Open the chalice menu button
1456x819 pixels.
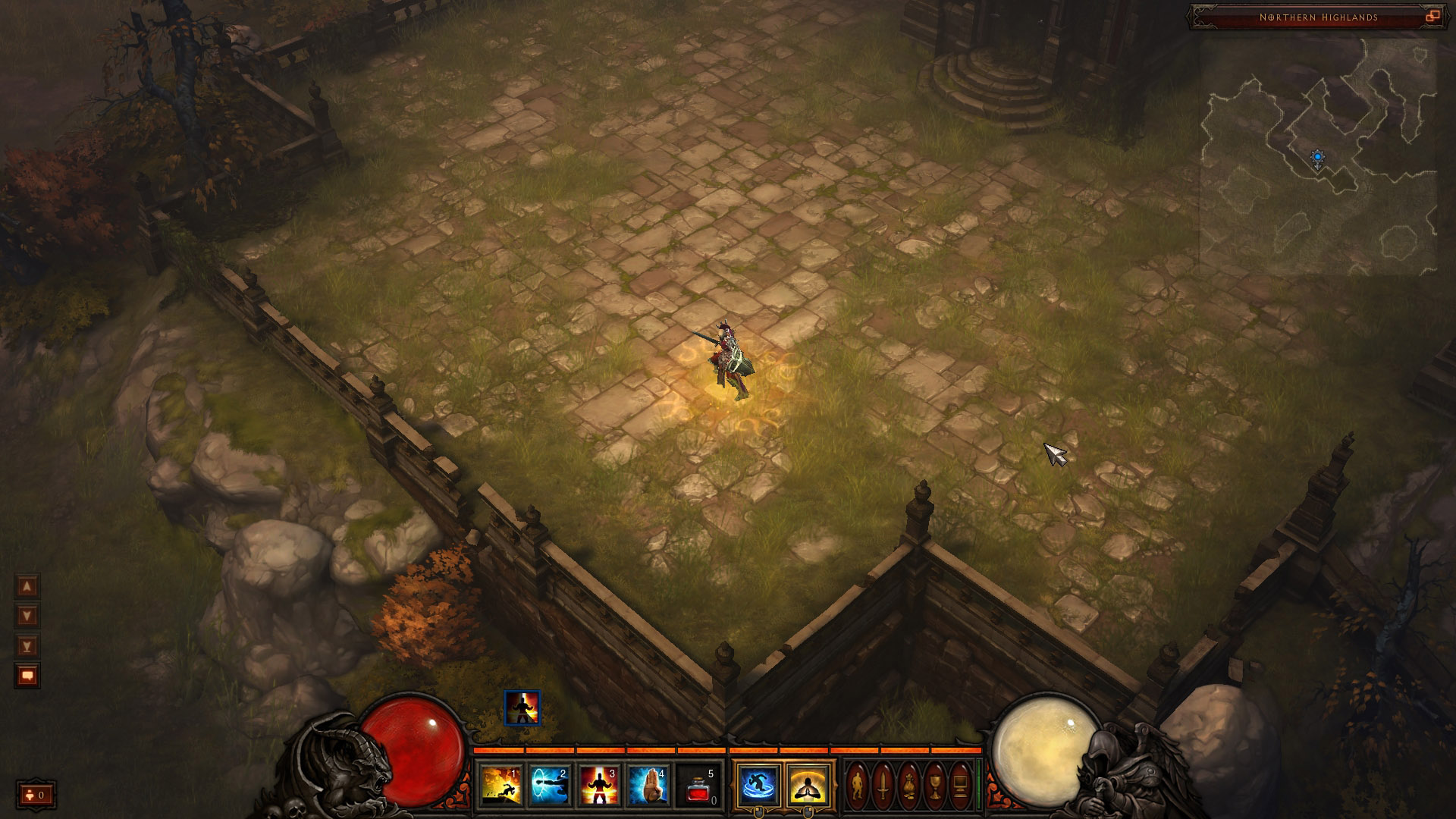935,785
